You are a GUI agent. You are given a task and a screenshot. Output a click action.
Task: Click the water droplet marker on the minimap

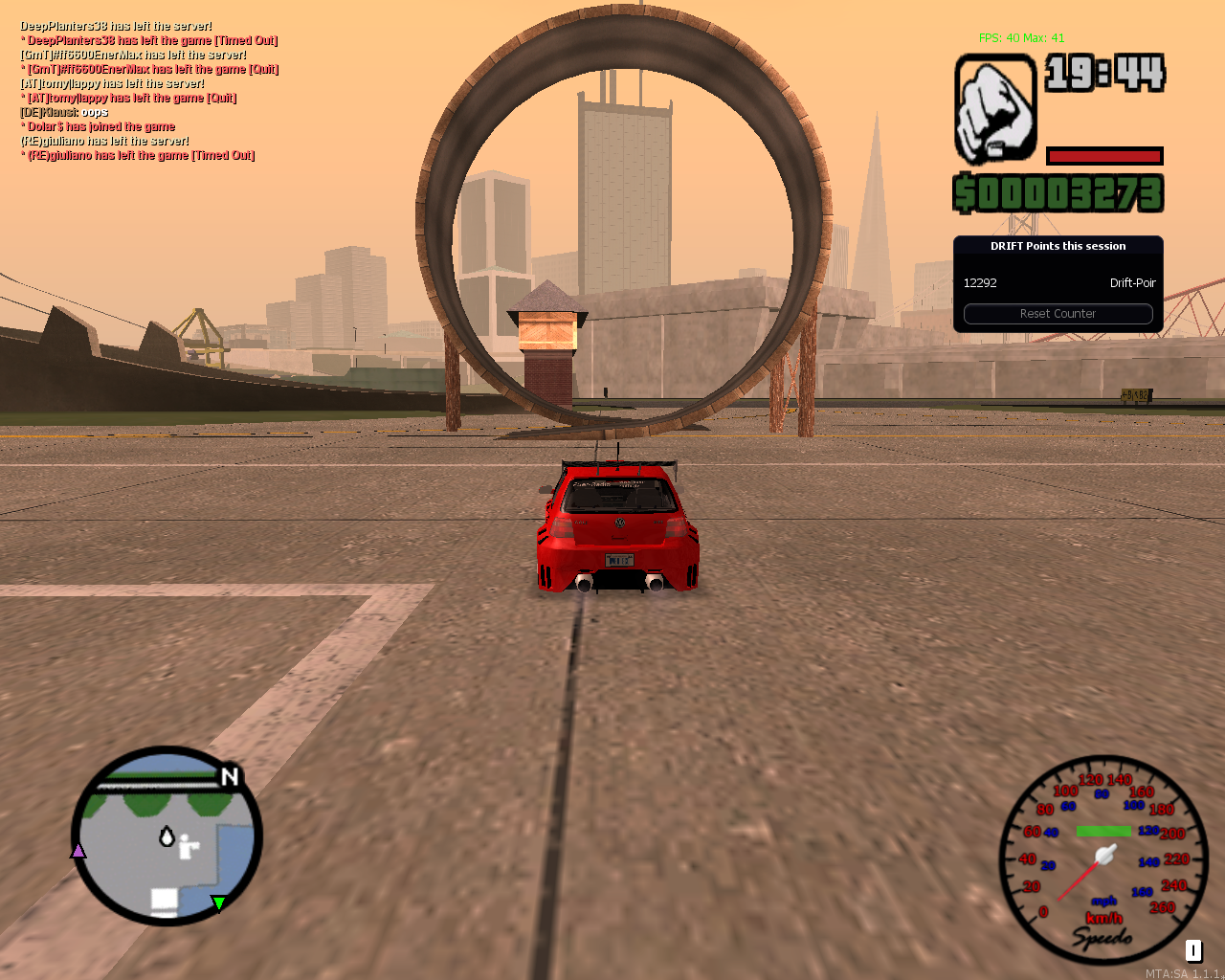[x=165, y=838]
